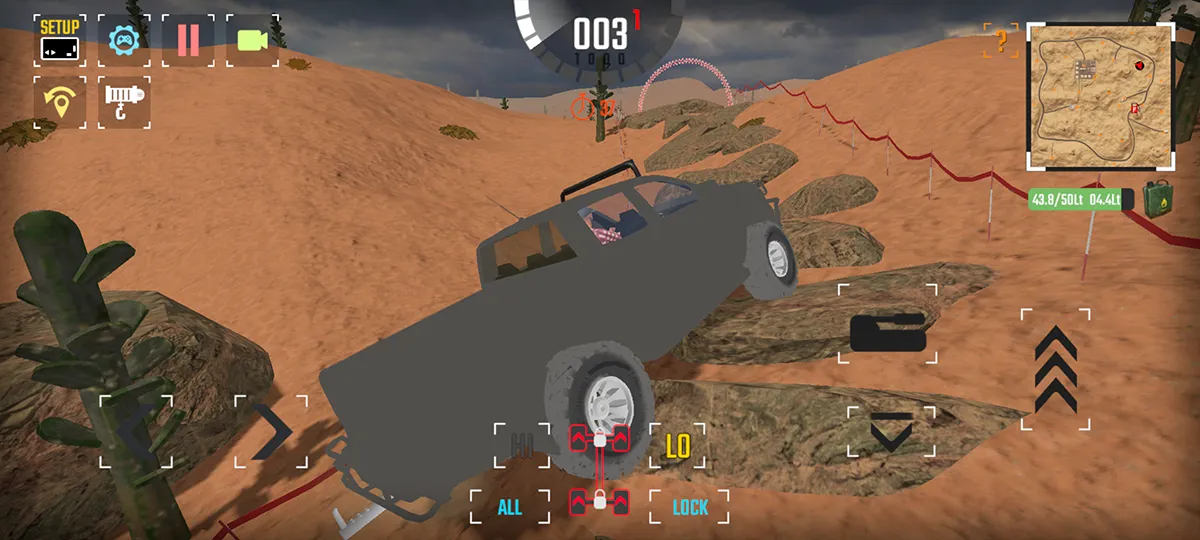This screenshot has width=1200, height=540.
Task: Steer right with the right arrow
Action: [271, 432]
